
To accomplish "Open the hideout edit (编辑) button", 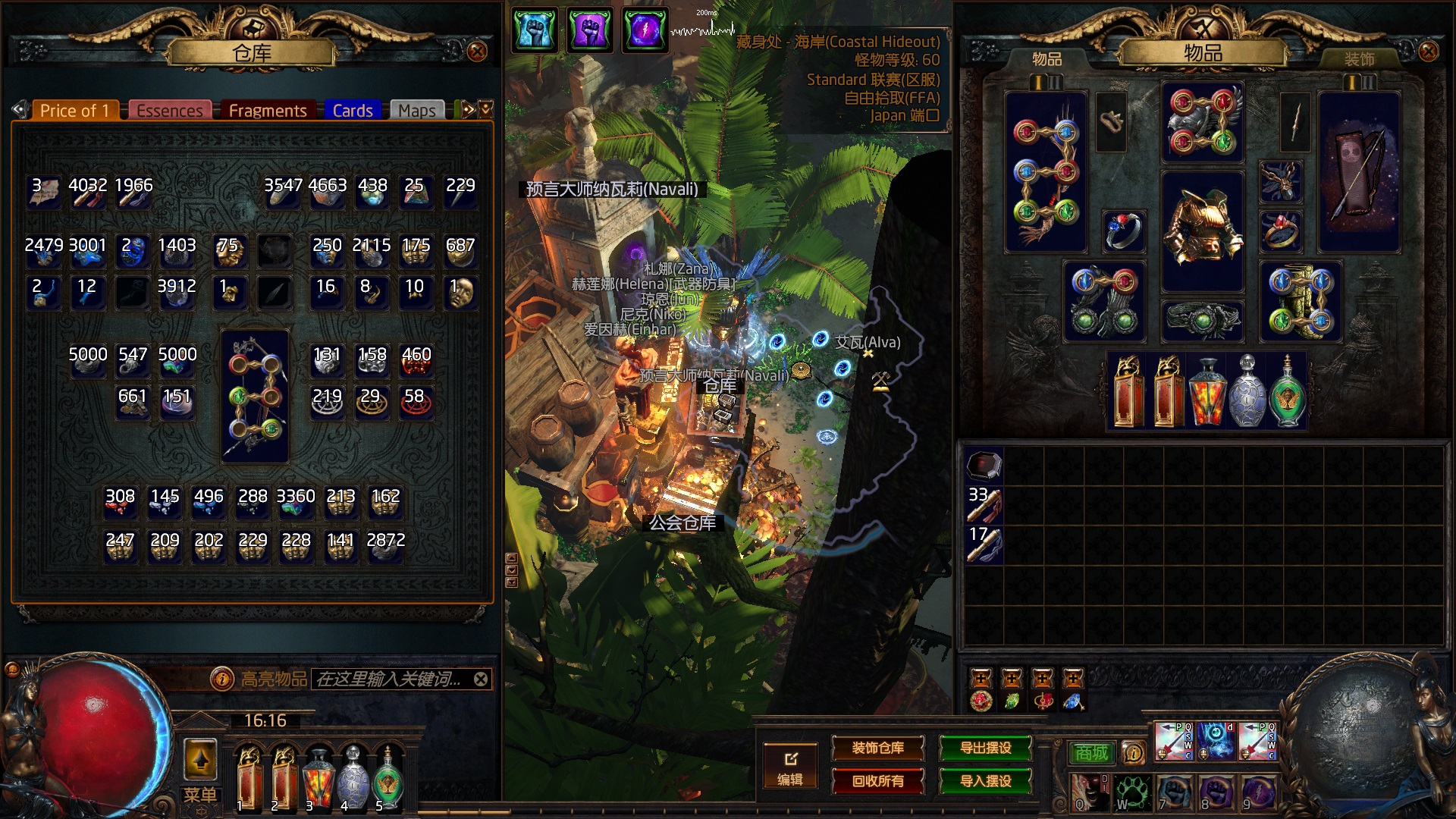I will click(x=790, y=767).
